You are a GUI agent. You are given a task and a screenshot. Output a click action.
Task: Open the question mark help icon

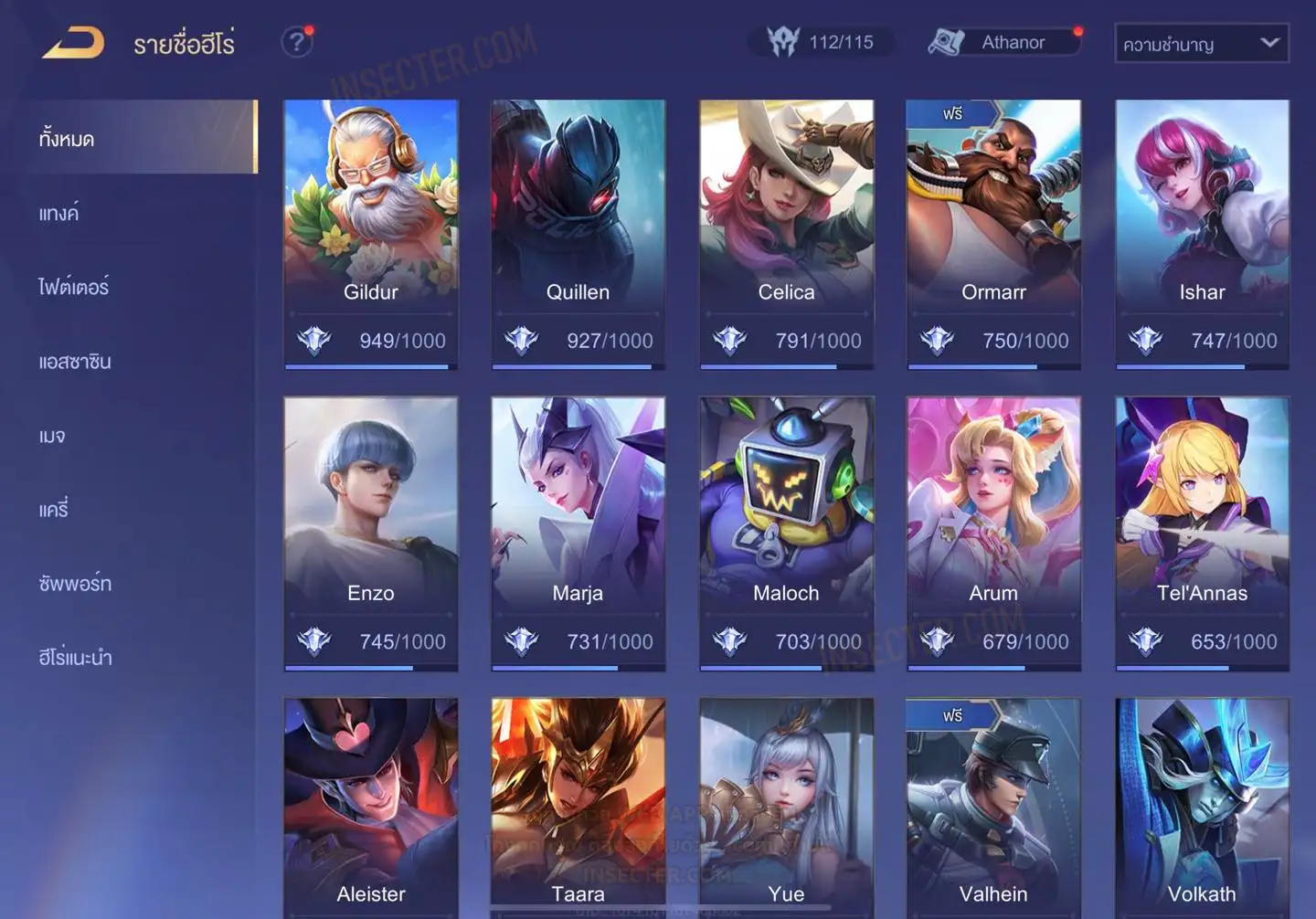[x=296, y=42]
